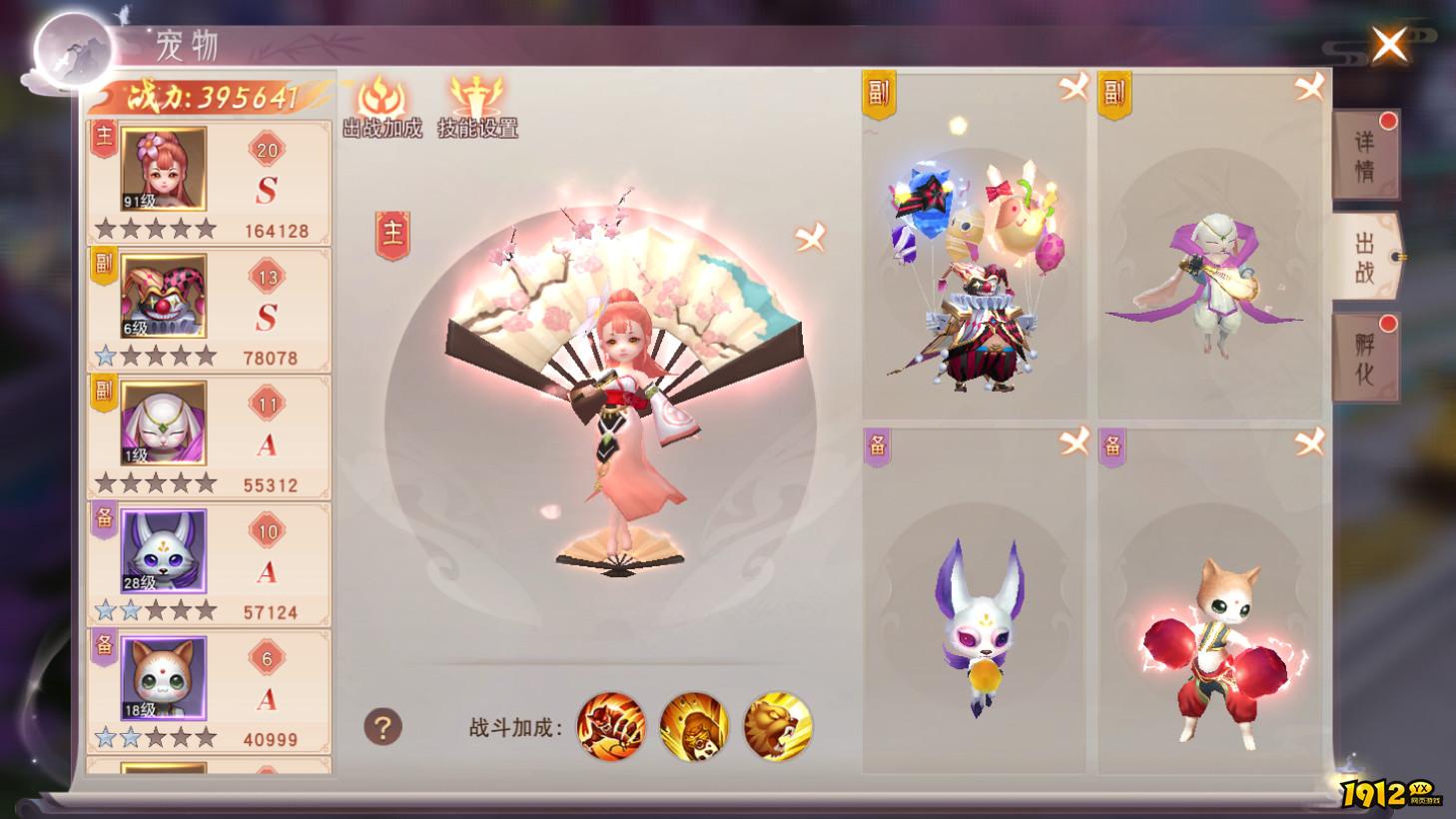Select the red tiger battle bonus skill icon

click(610, 730)
